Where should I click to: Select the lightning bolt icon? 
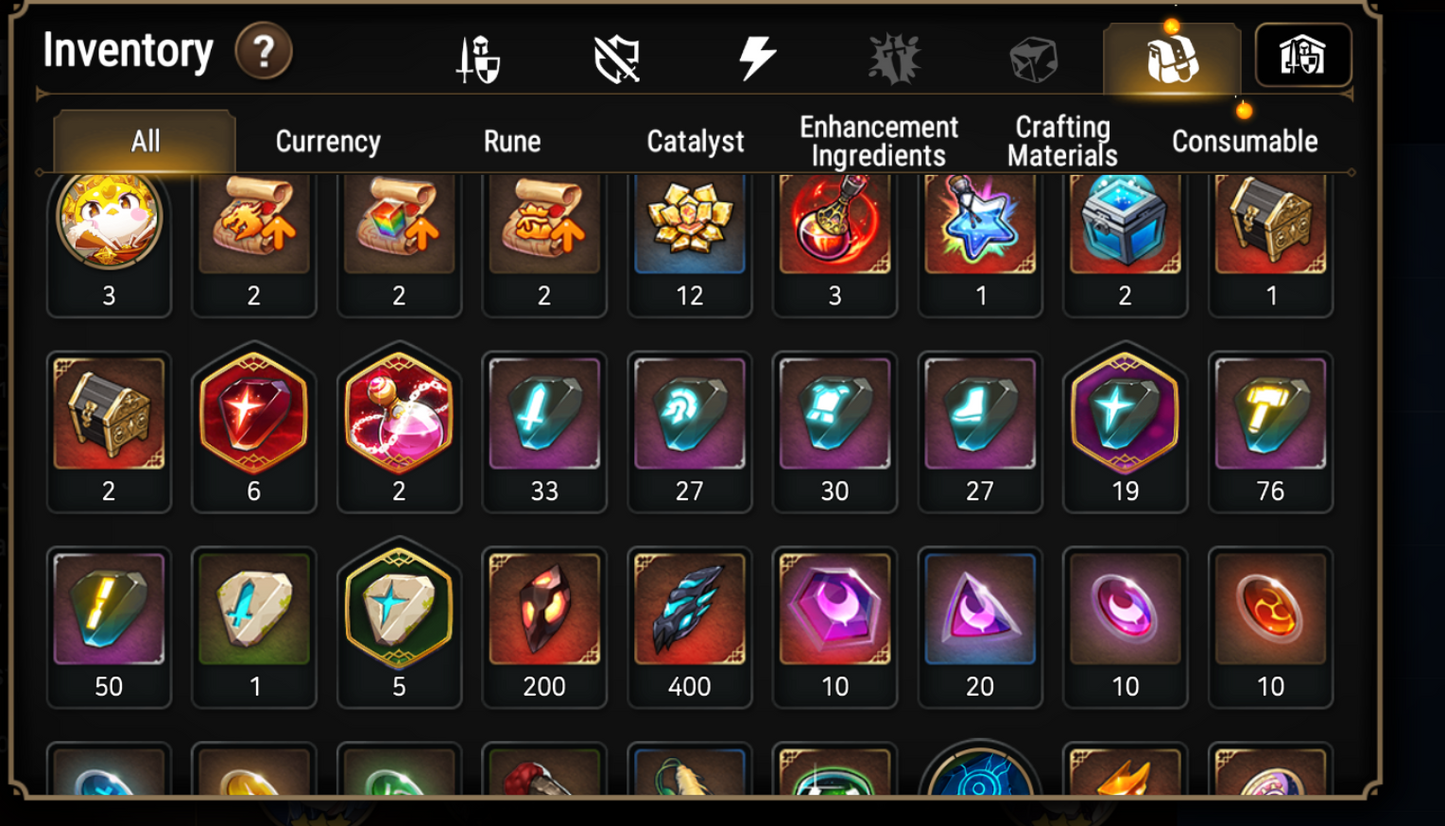759,58
